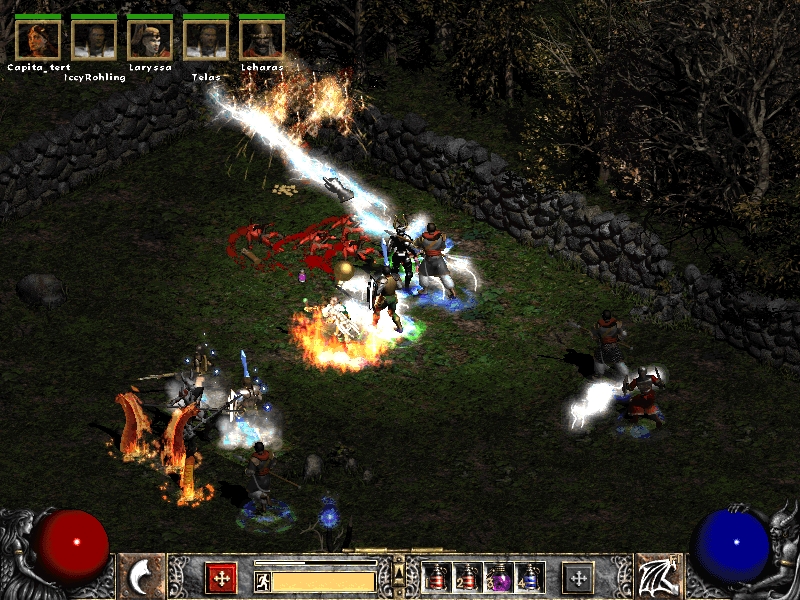Open the right-click skill wing icon
This screenshot has width=800, height=600.
coord(659,577)
